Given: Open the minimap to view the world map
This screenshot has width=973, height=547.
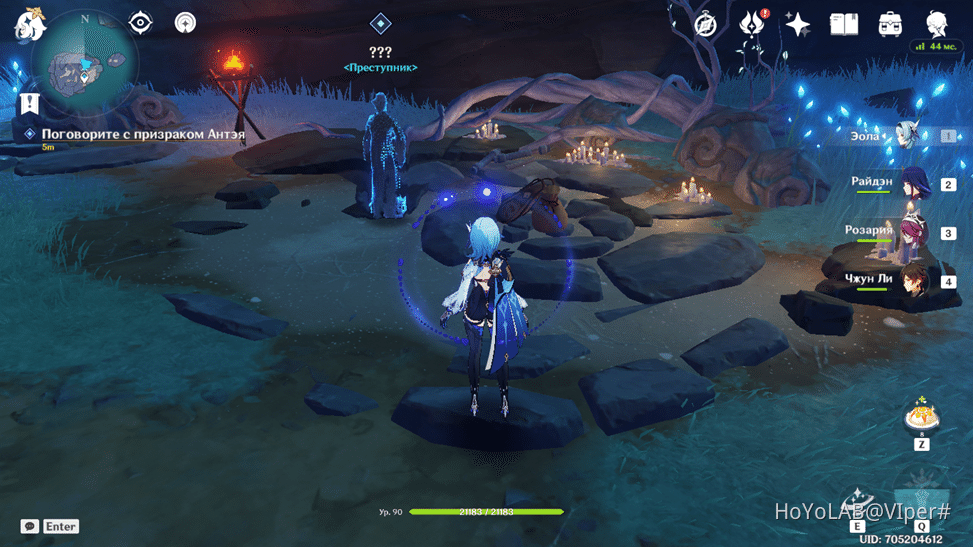Looking at the screenshot, I should click(84, 66).
